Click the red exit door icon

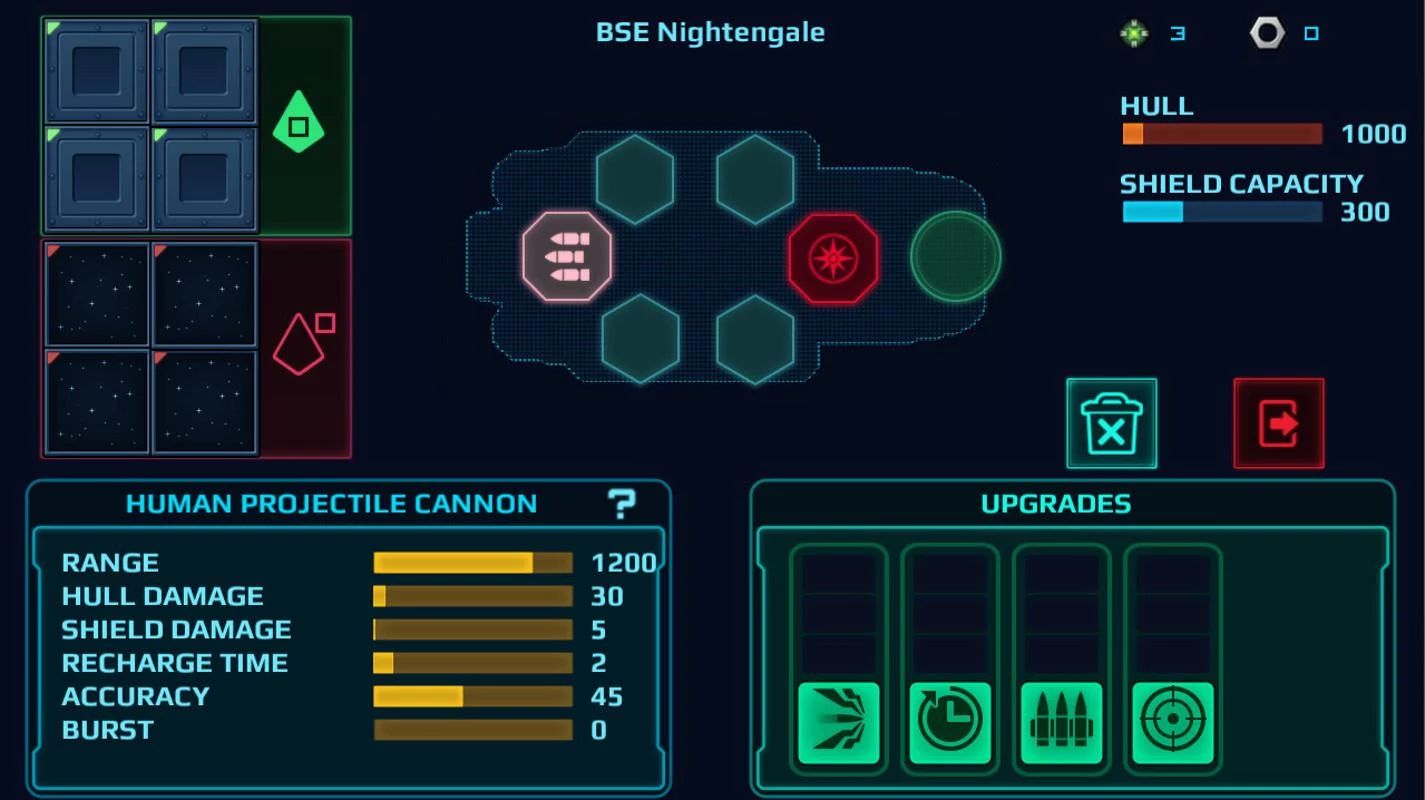click(1278, 423)
